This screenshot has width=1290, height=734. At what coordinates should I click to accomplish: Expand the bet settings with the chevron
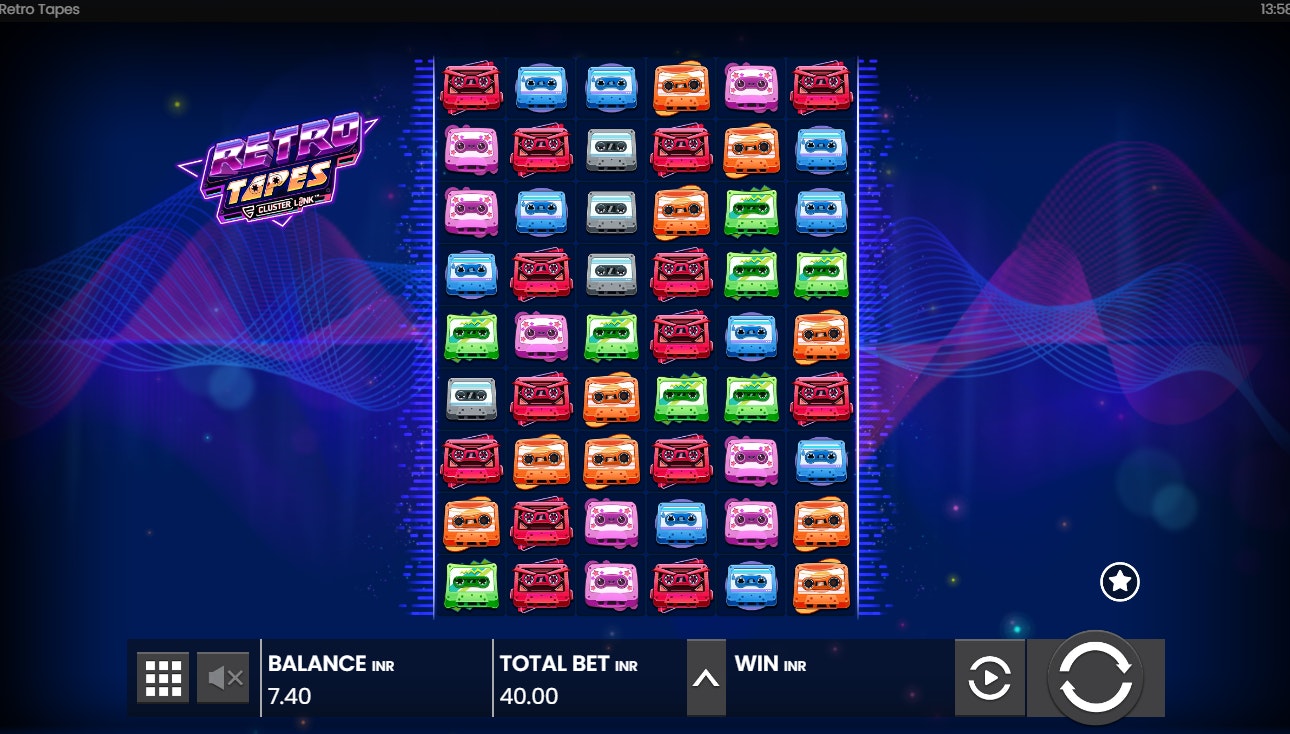click(706, 677)
